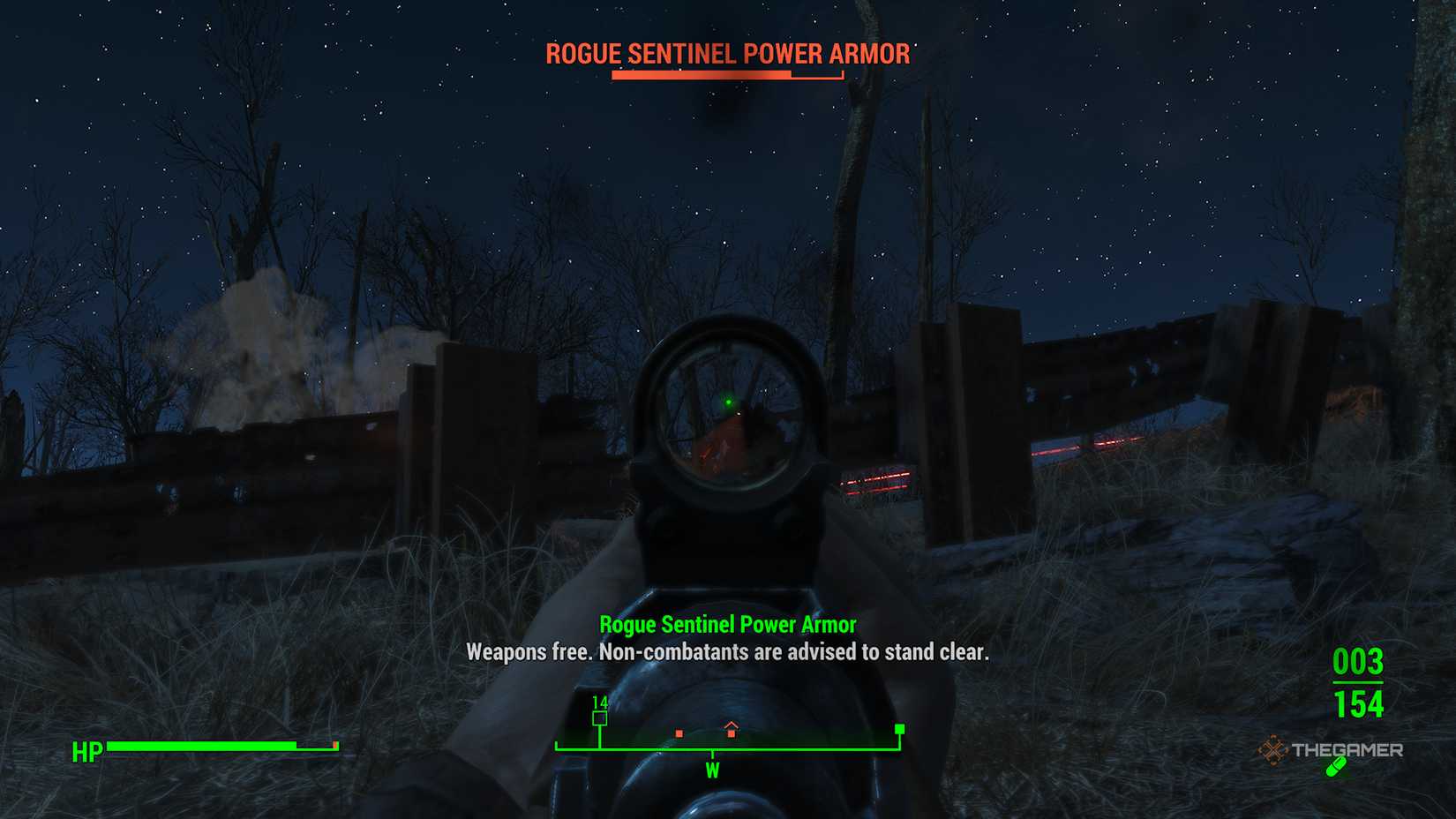Click the reserve ammo count 154

click(1361, 705)
